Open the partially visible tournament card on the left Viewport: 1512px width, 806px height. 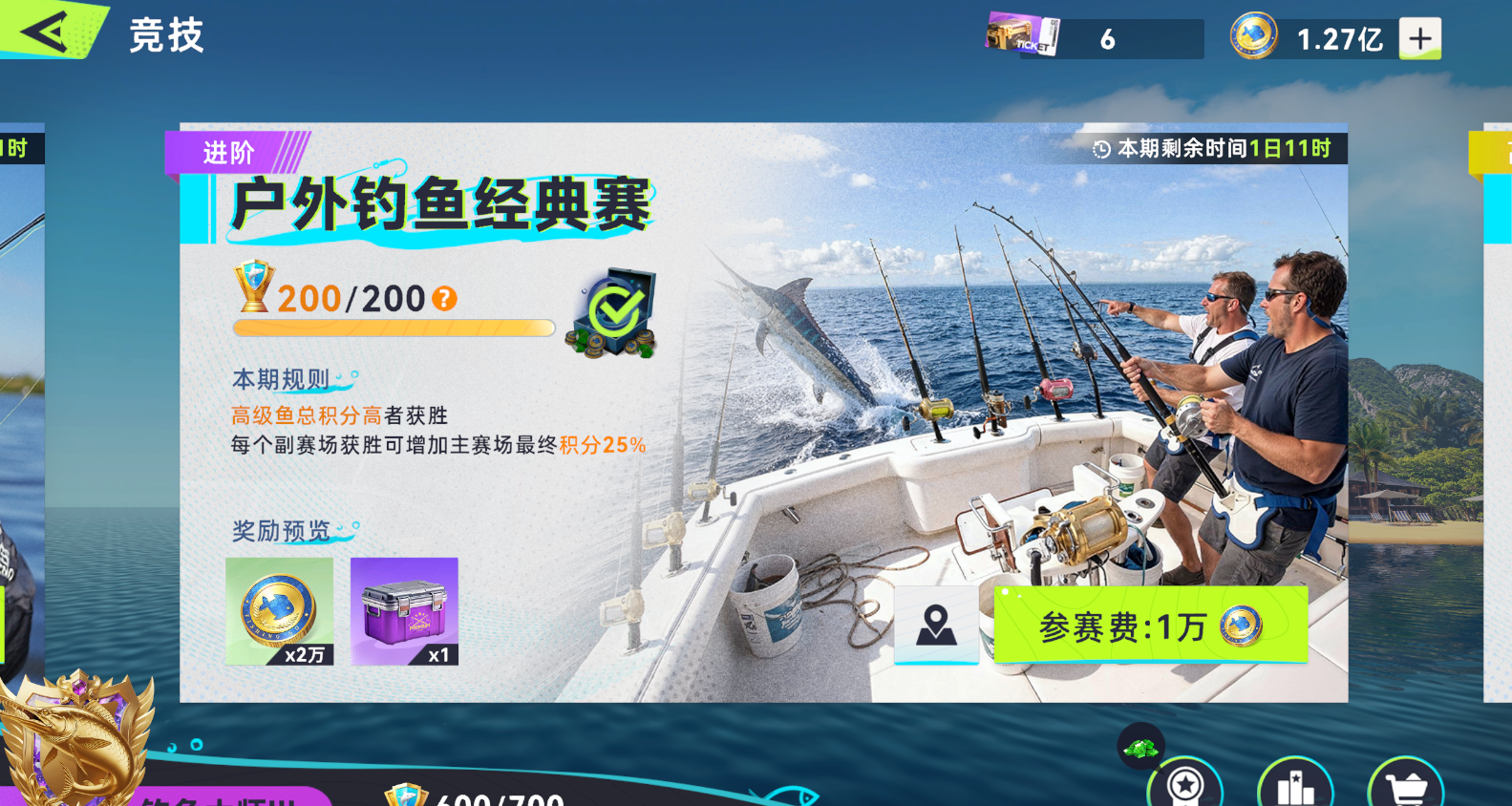21,382
